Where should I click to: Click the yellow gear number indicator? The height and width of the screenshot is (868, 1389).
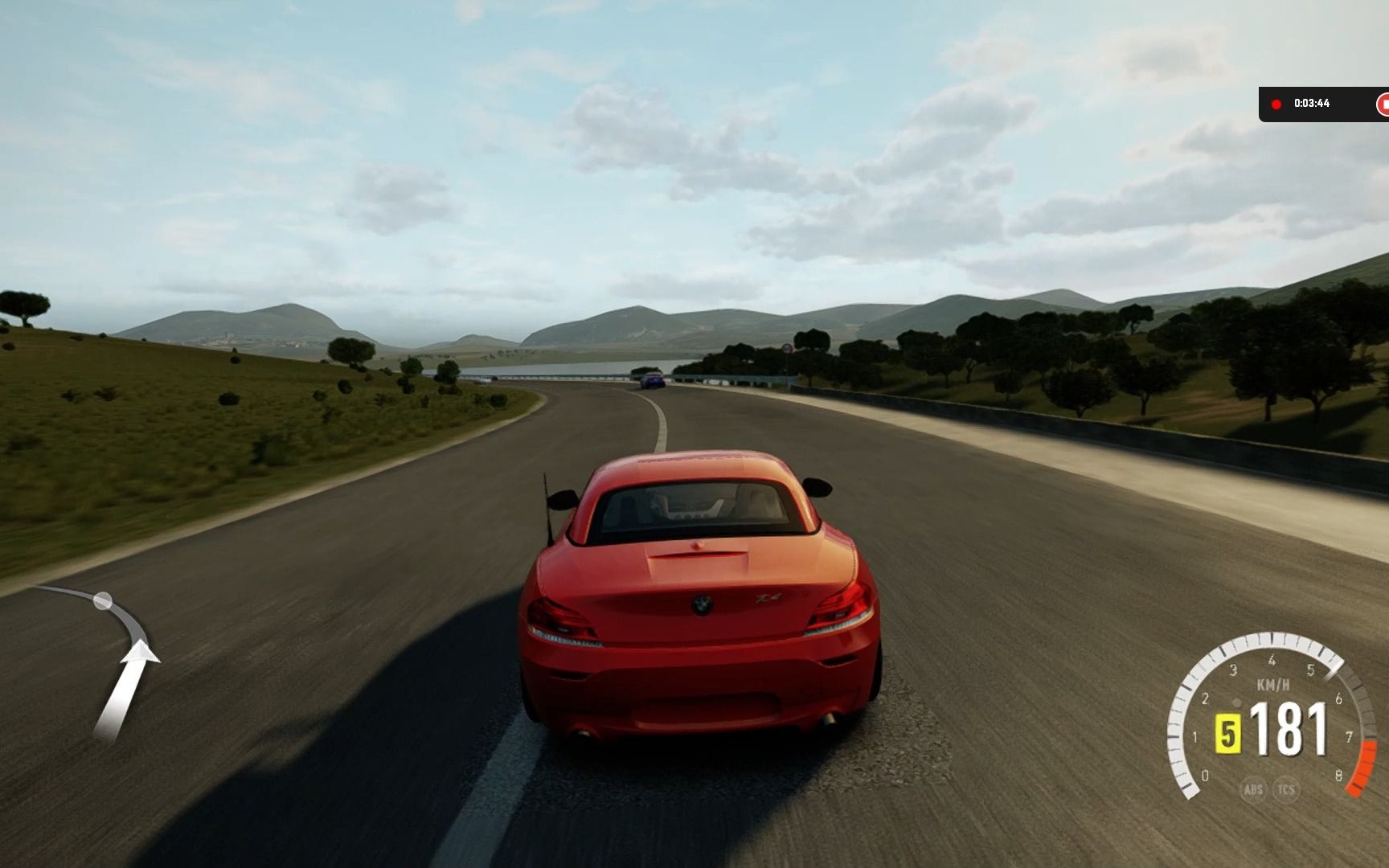coord(1227,732)
